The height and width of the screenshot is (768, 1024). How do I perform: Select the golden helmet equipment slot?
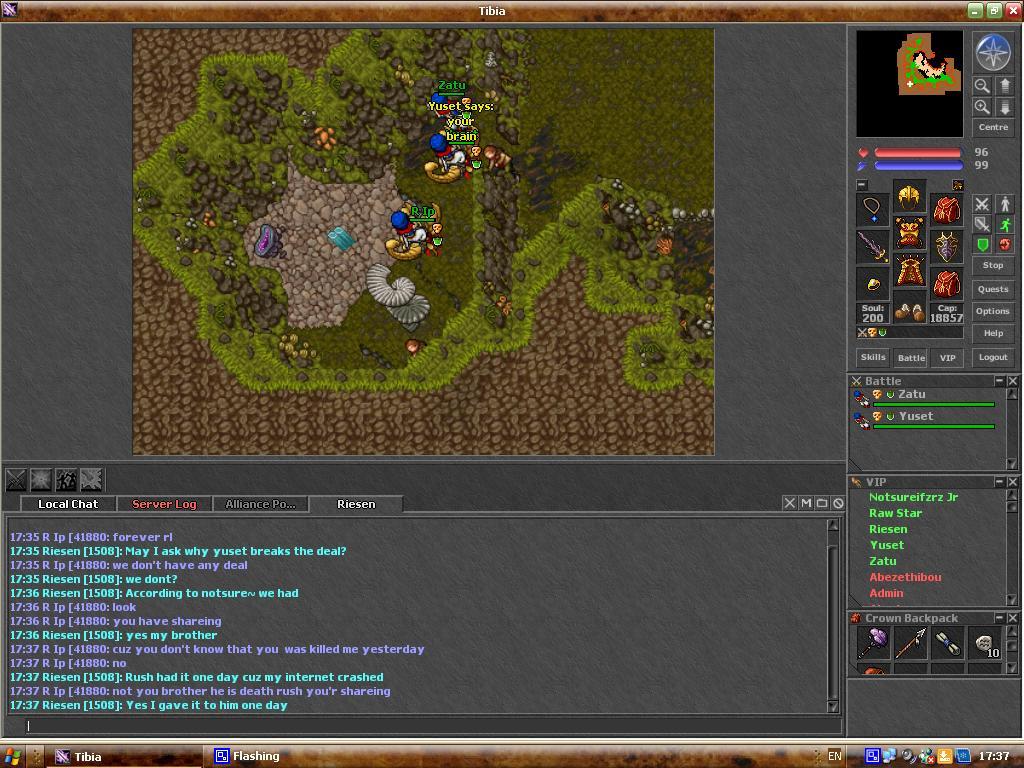tap(909, 197)
